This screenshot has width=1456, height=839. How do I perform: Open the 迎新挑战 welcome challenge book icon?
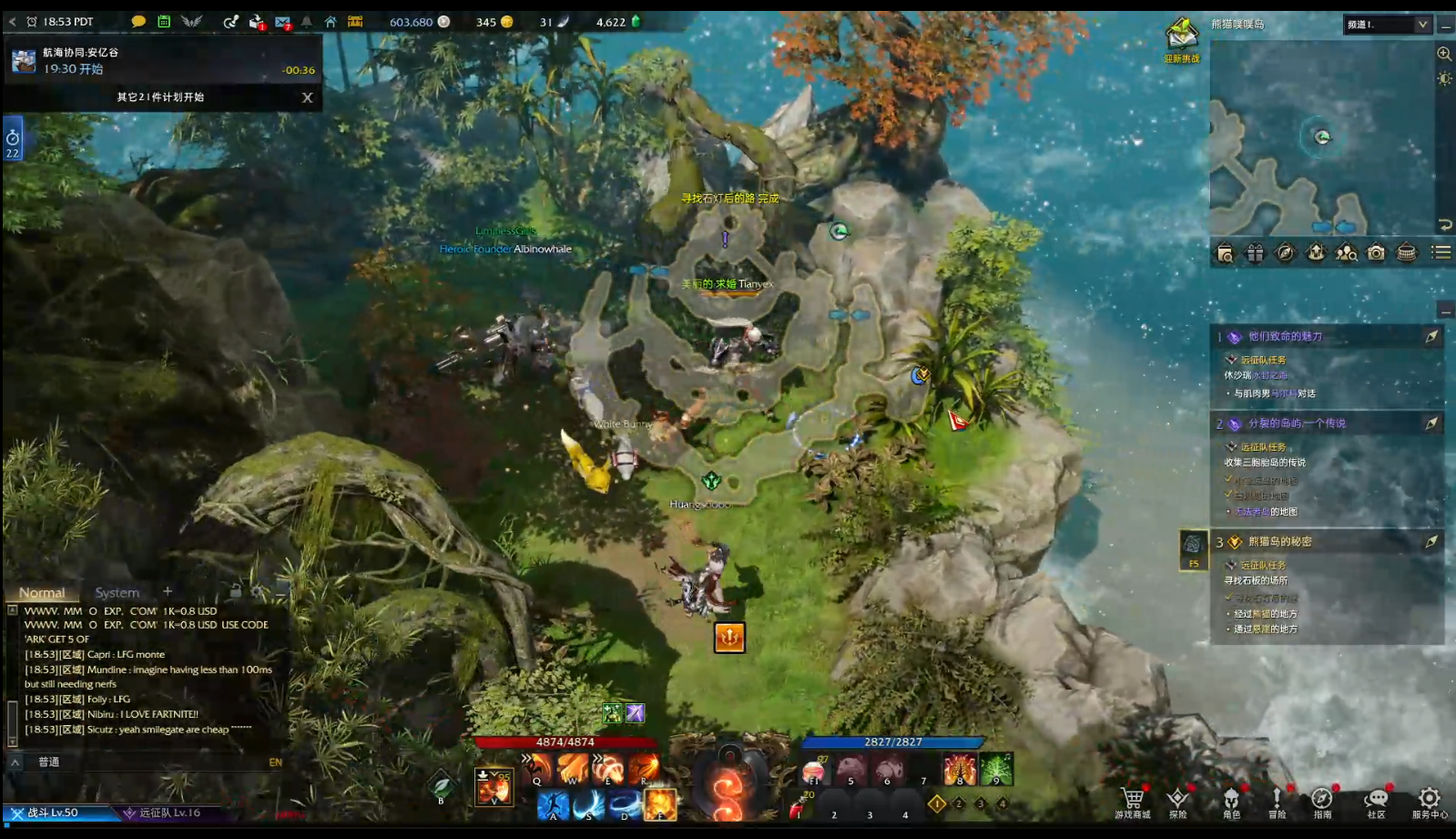[x=1182, y=39]
